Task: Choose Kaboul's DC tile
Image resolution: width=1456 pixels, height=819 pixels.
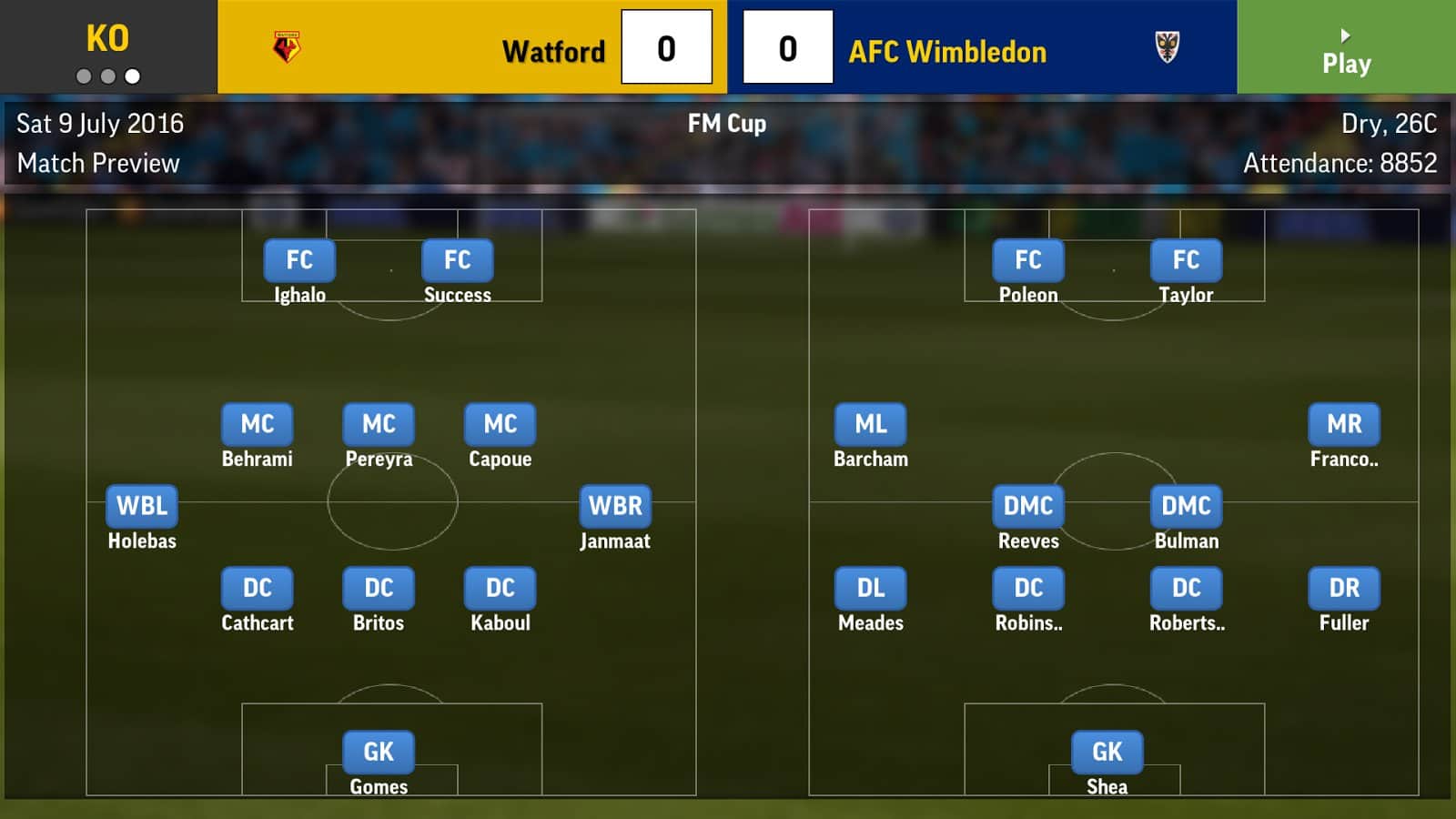Action: (500, 588)
